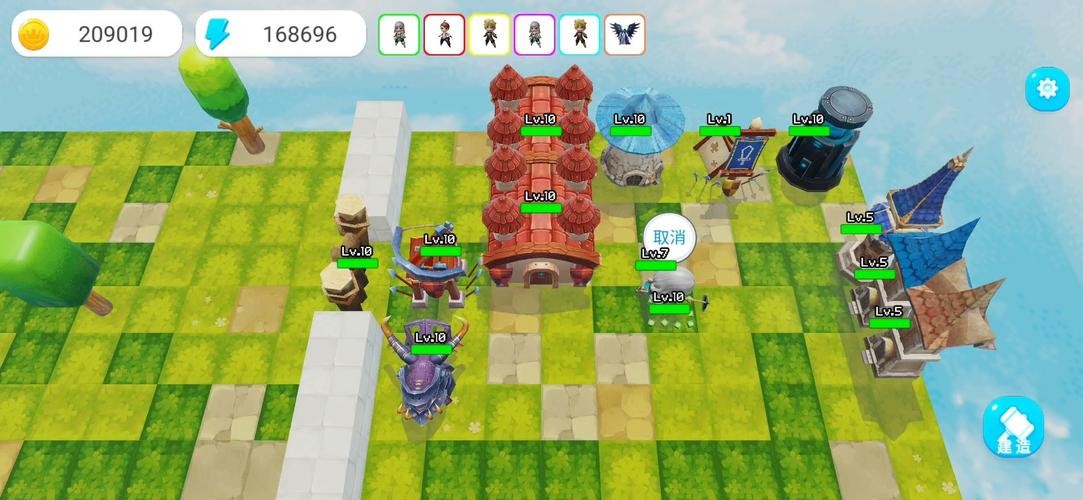Viewport: 1083px width, 500px height.
Task: Pick the purple-framed silver-haired hero portrait
Action: pyautogui.click(x=534, y=35)
